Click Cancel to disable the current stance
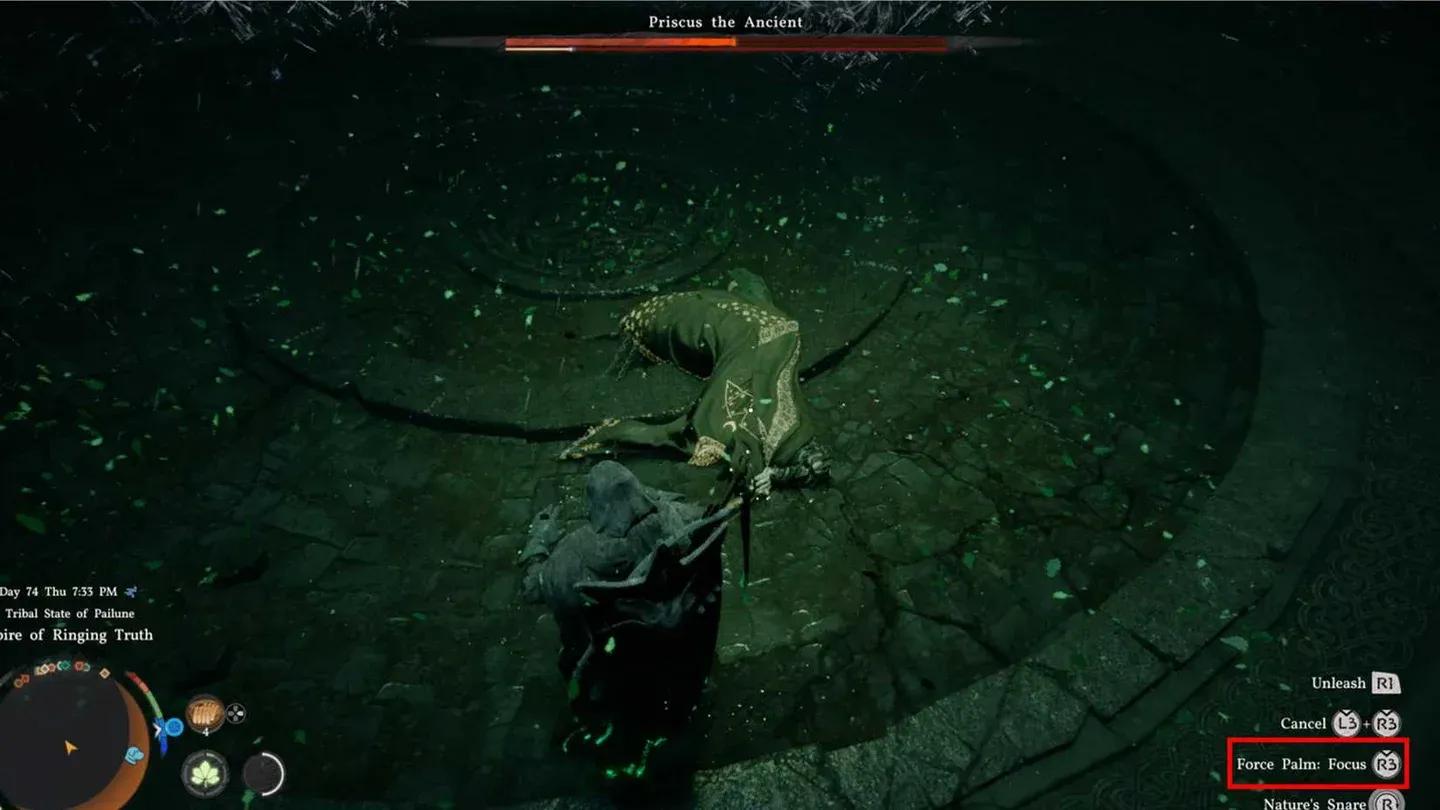This screenshot has width=1440, height=810. (x=1304, y=723)
